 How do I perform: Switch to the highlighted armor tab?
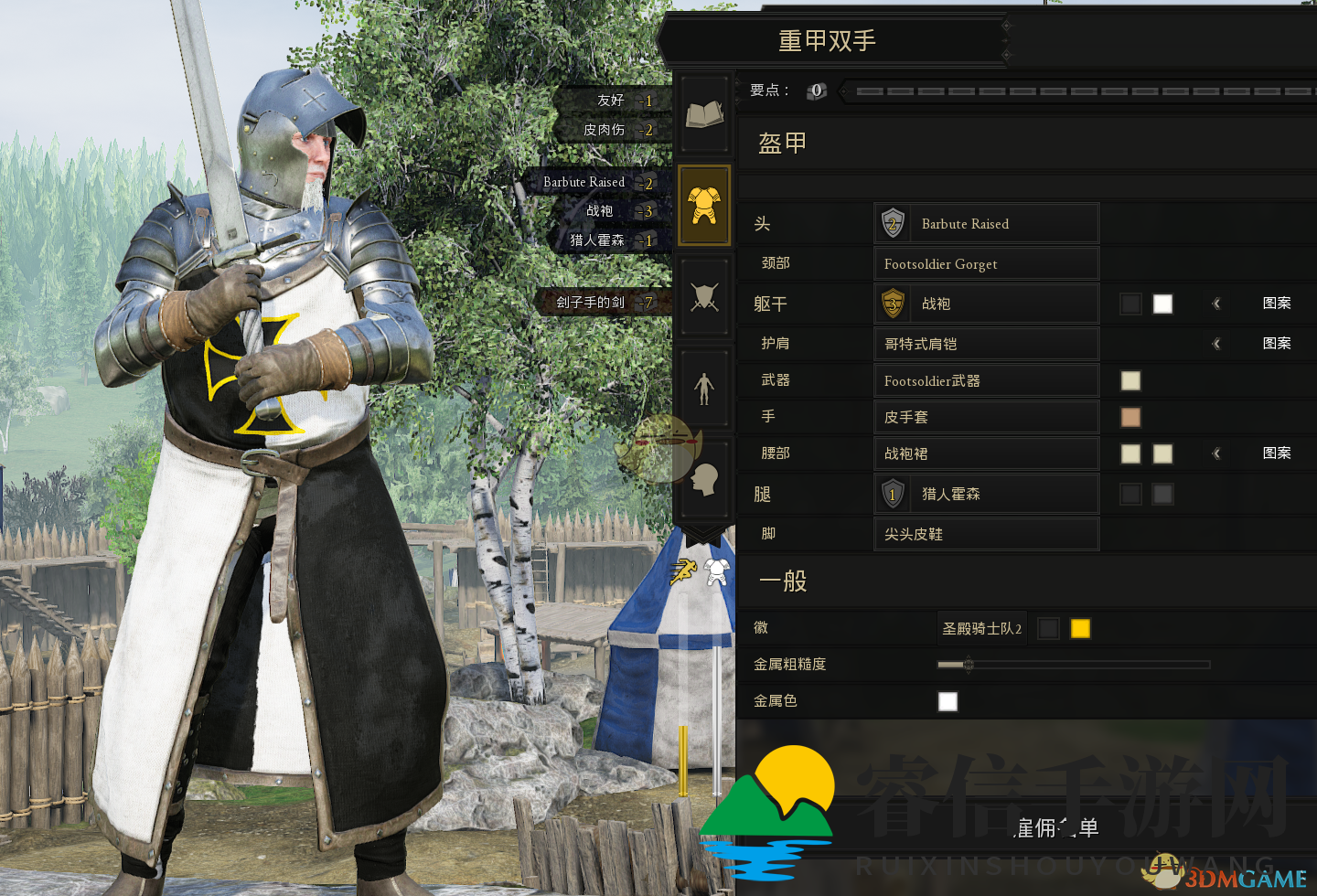click(704, 205)
